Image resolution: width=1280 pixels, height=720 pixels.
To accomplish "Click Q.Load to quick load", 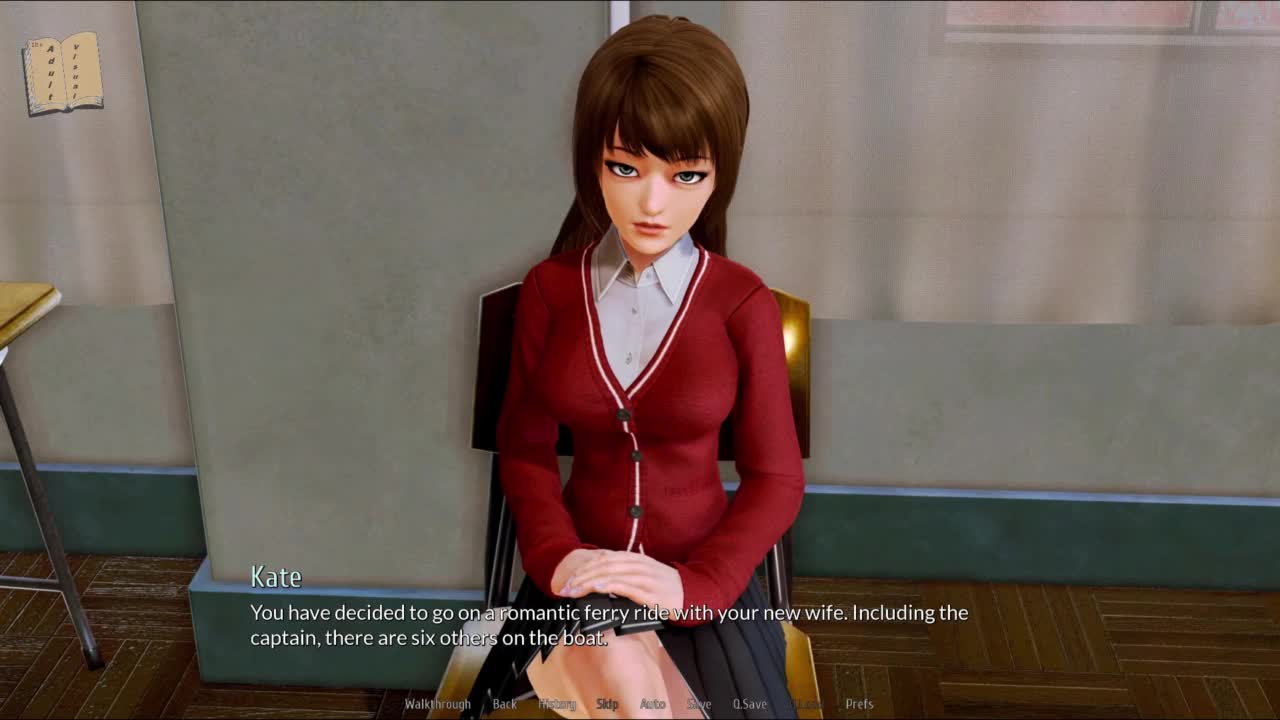I will pyautogui.click(x=807, y=704).
